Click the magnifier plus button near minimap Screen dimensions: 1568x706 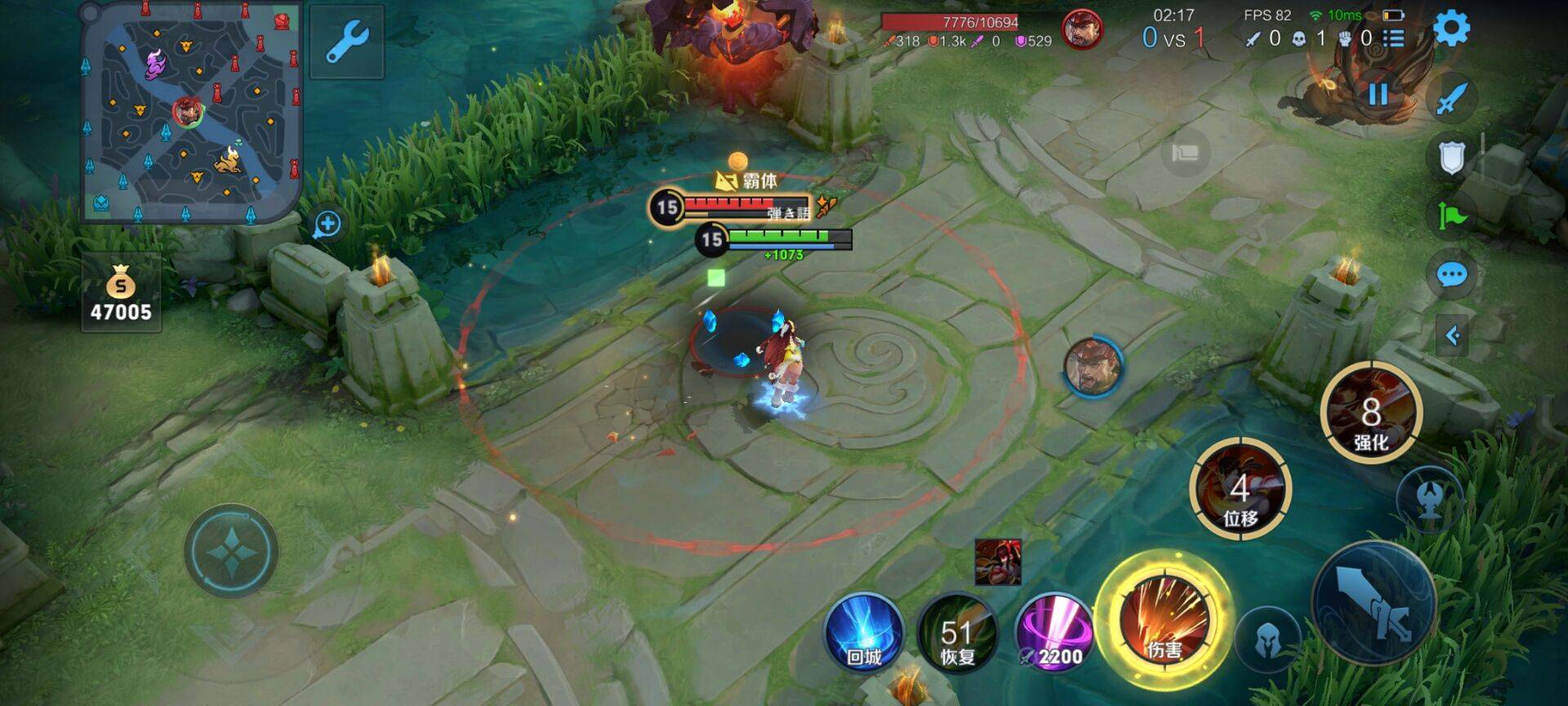coord(327,224)
